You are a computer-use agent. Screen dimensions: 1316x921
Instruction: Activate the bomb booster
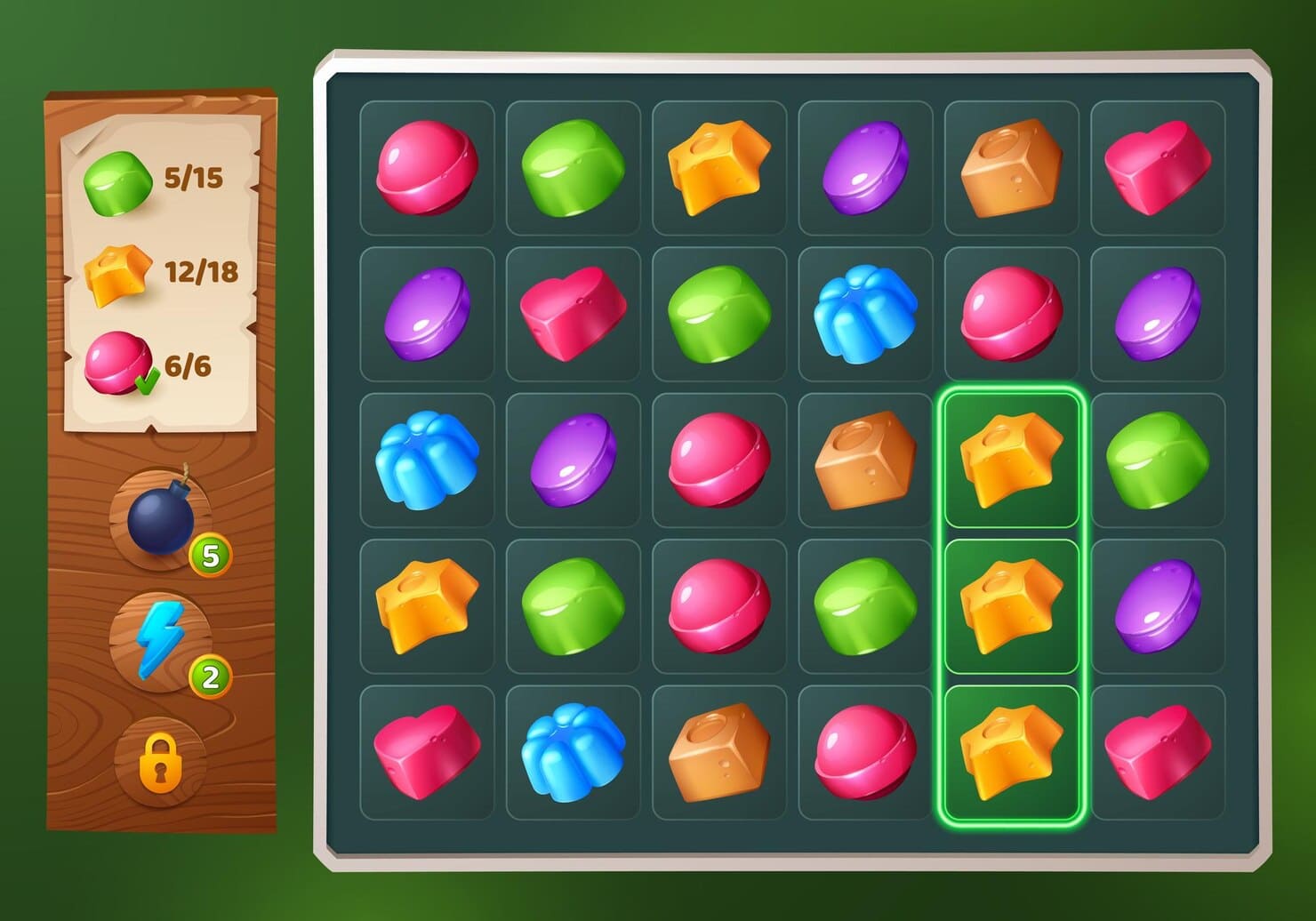pyautogui.click(x=161, y=520)
